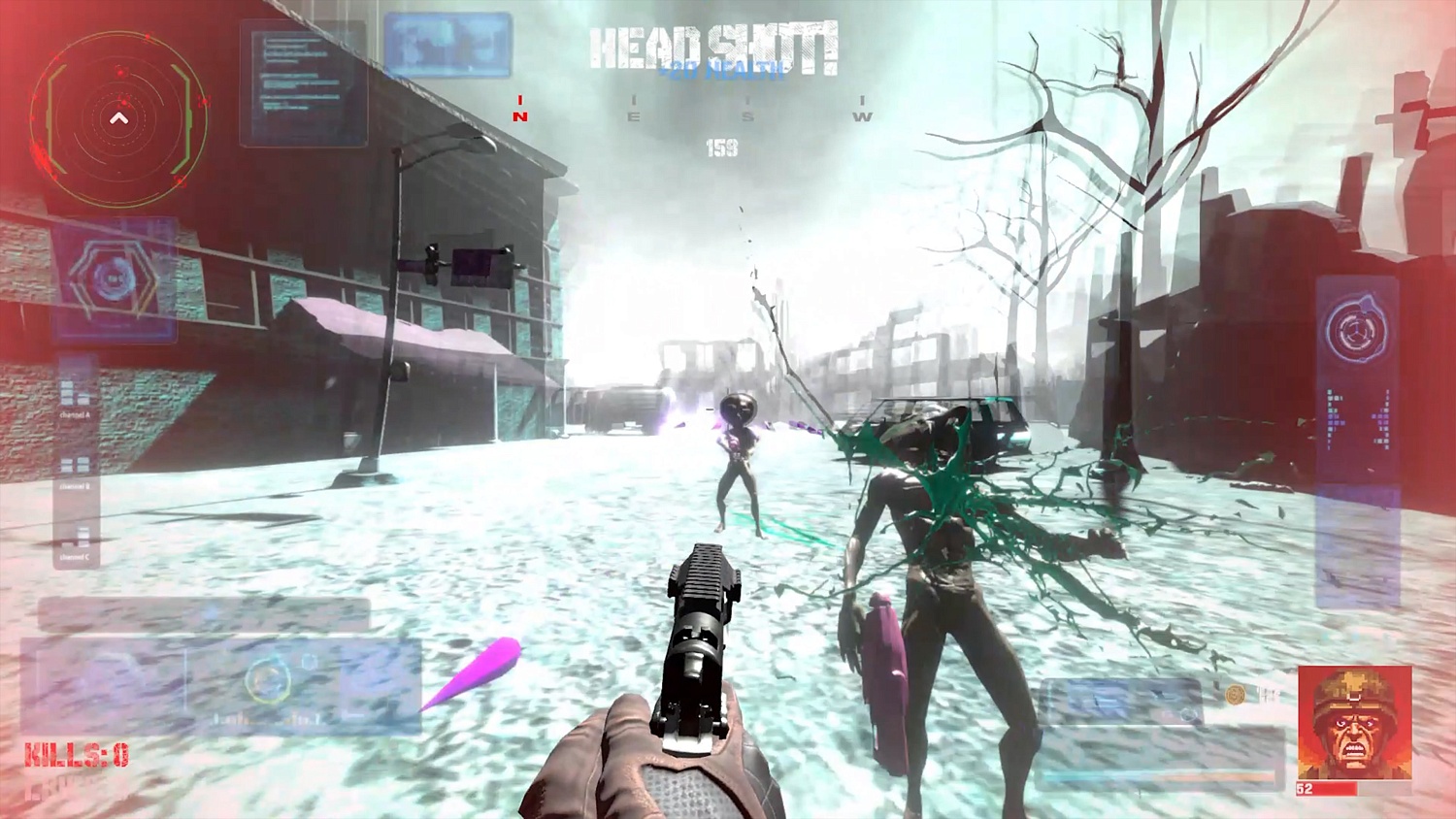This screenshot has height=819, width=1456.
Task: Click the upward caret to expand radar details
Action: coord(118,117)
